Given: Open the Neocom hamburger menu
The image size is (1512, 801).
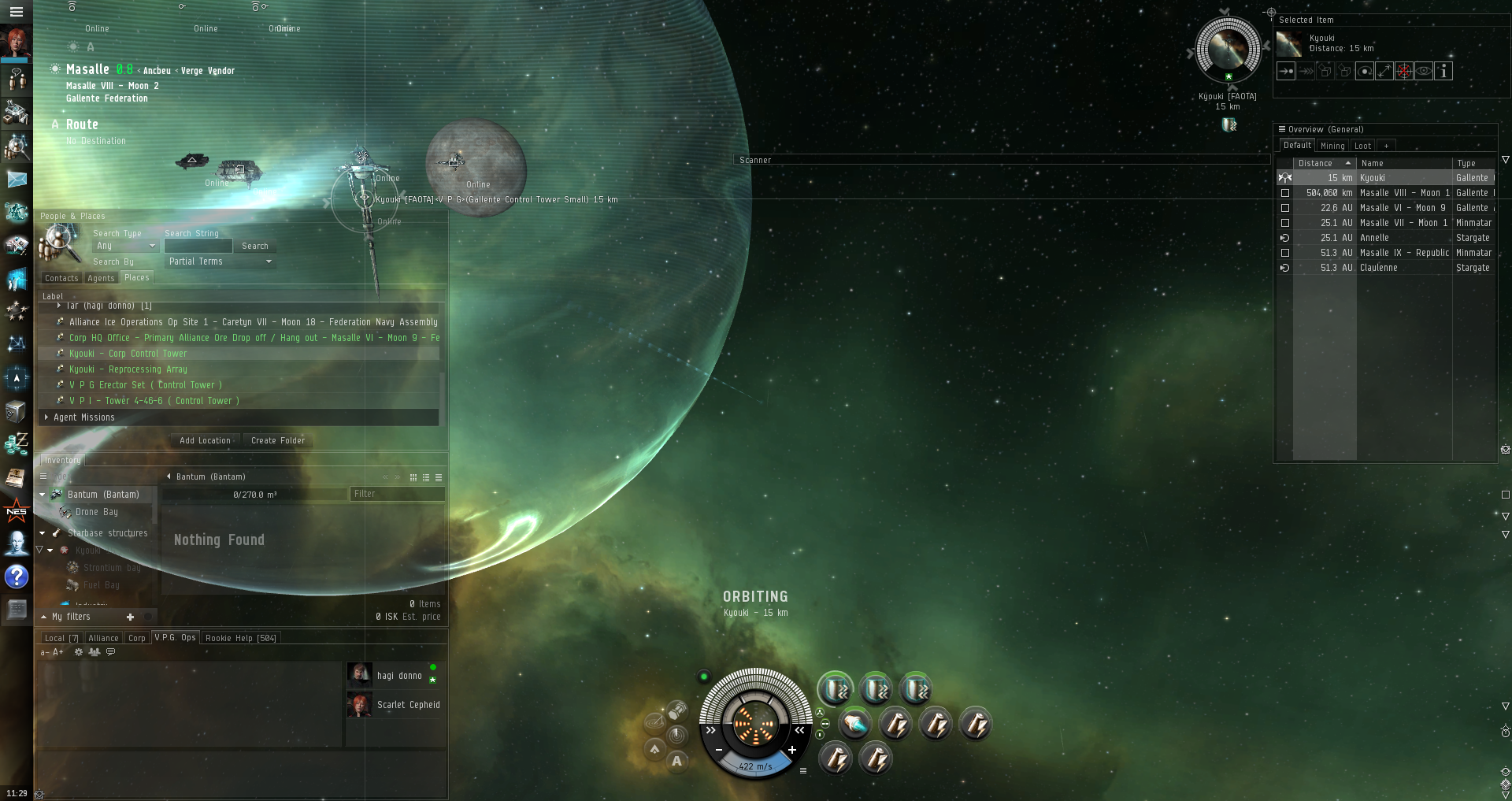Looking at the screenshot, I should coord(16,12).
